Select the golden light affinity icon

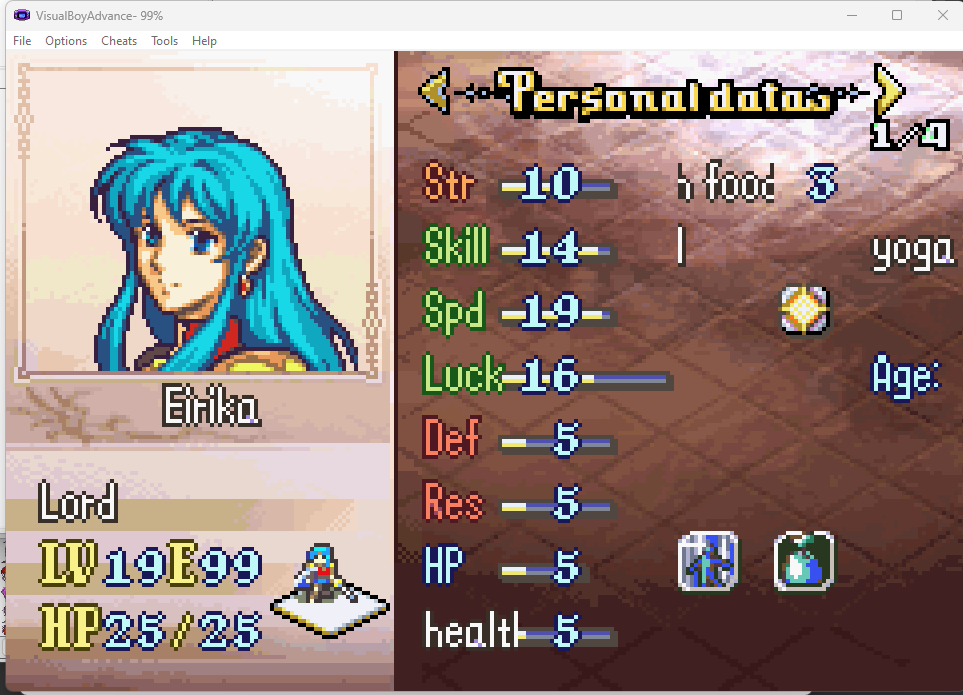click(x=804, y=310)
